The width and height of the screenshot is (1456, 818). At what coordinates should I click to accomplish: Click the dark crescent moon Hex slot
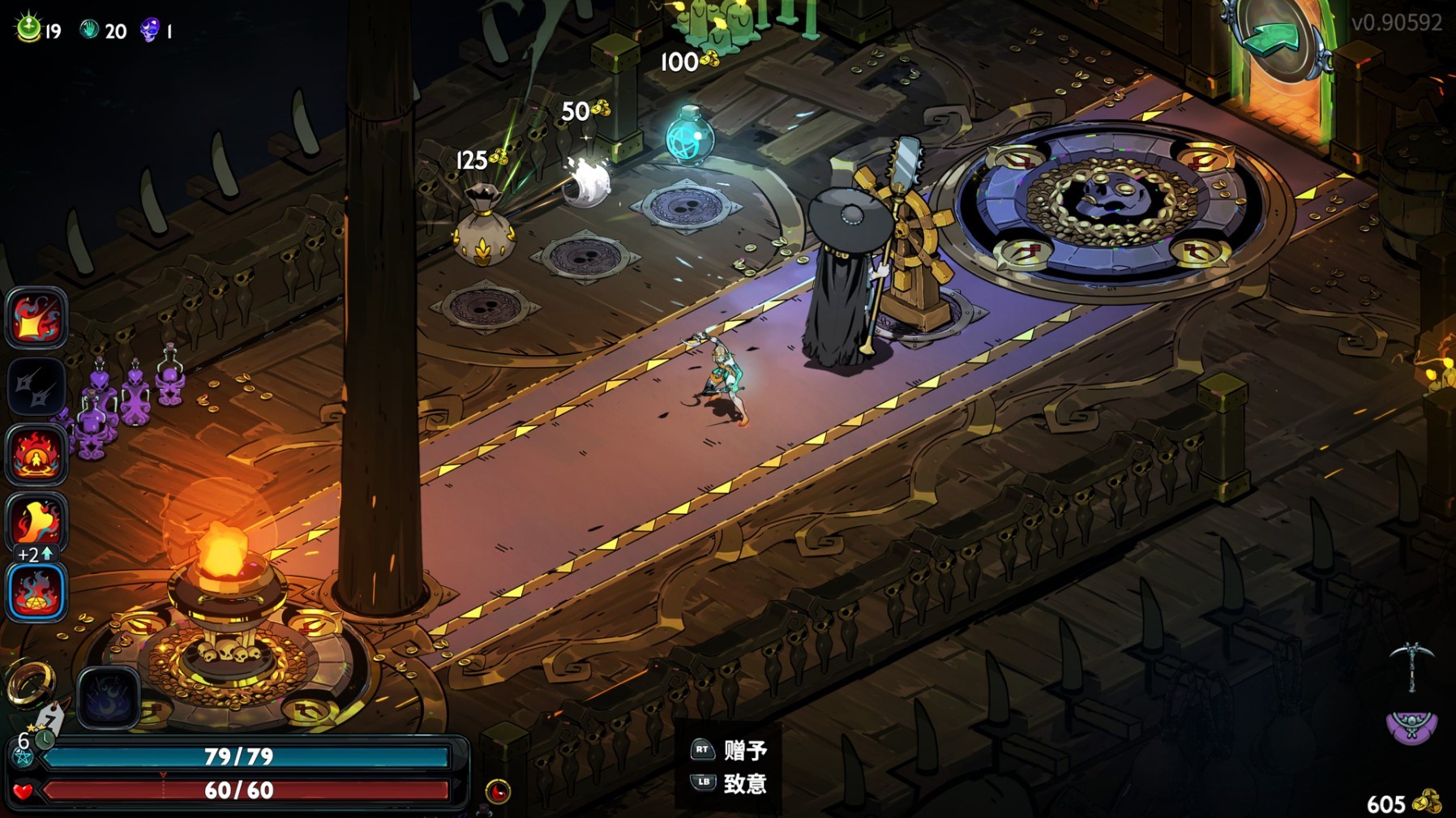(x=108, y=698)
